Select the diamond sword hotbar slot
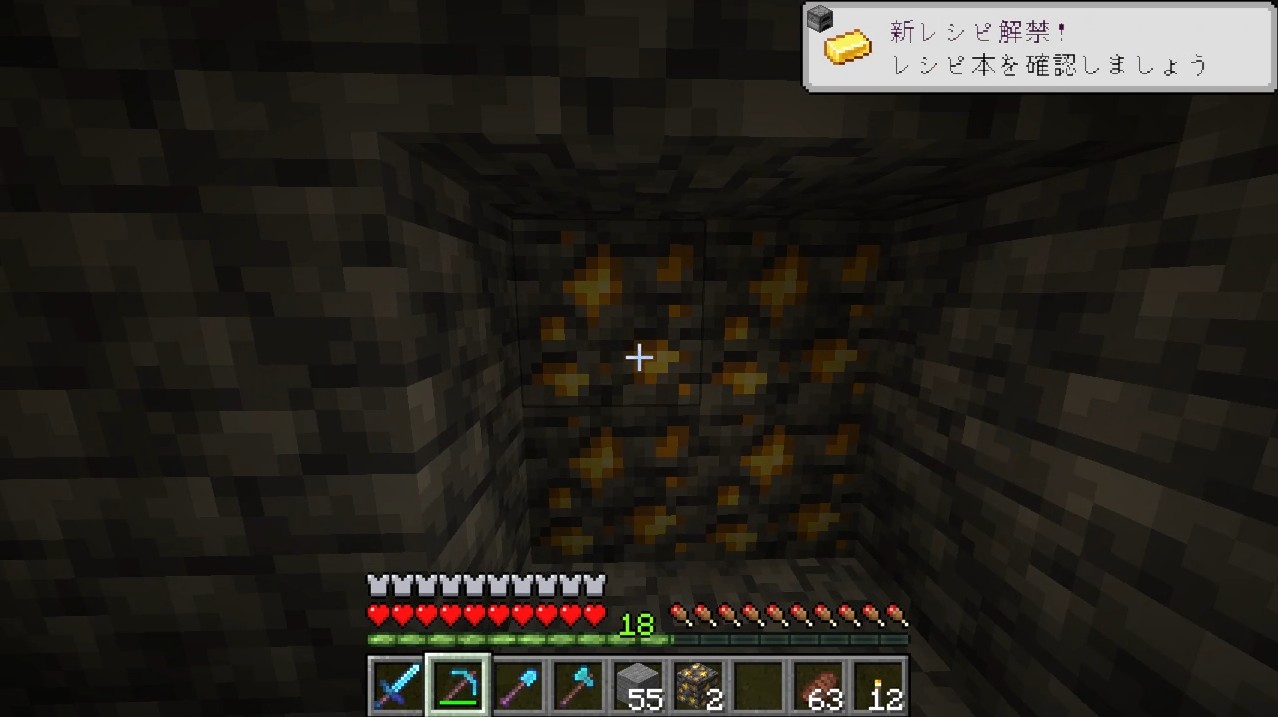 tap(397, 686)
